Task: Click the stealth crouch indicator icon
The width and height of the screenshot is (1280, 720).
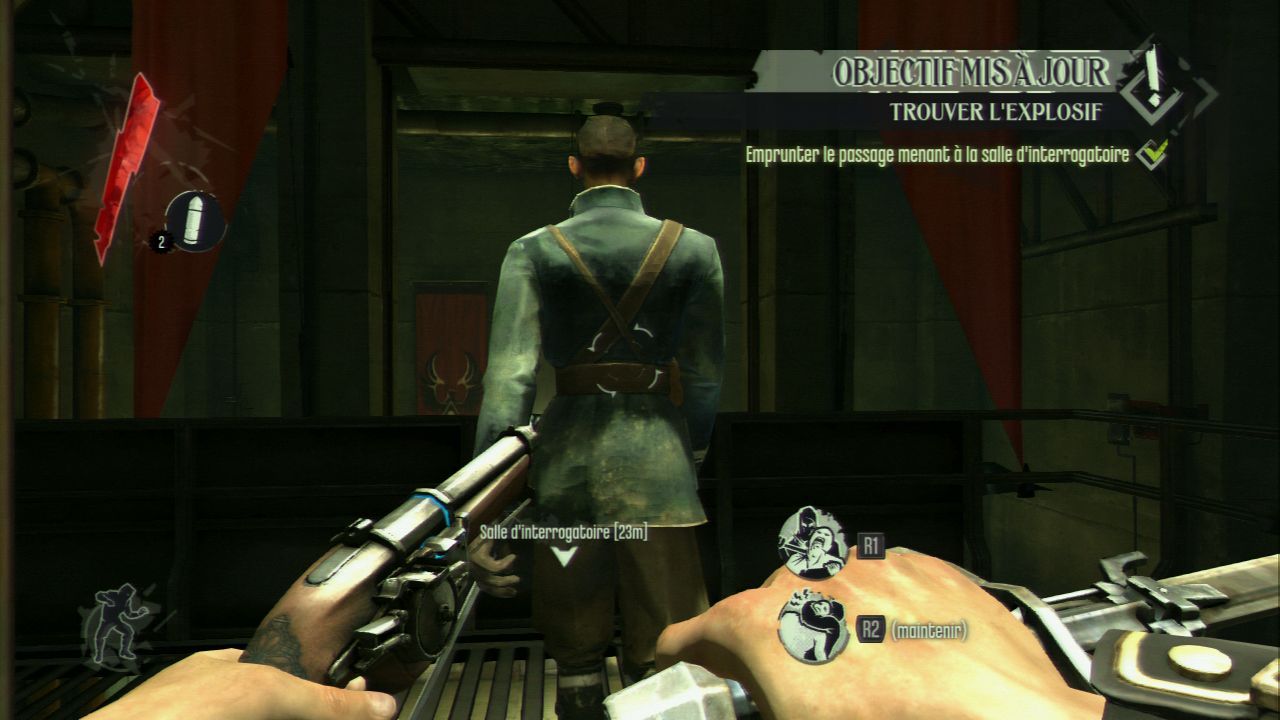Action: [122, 625]
